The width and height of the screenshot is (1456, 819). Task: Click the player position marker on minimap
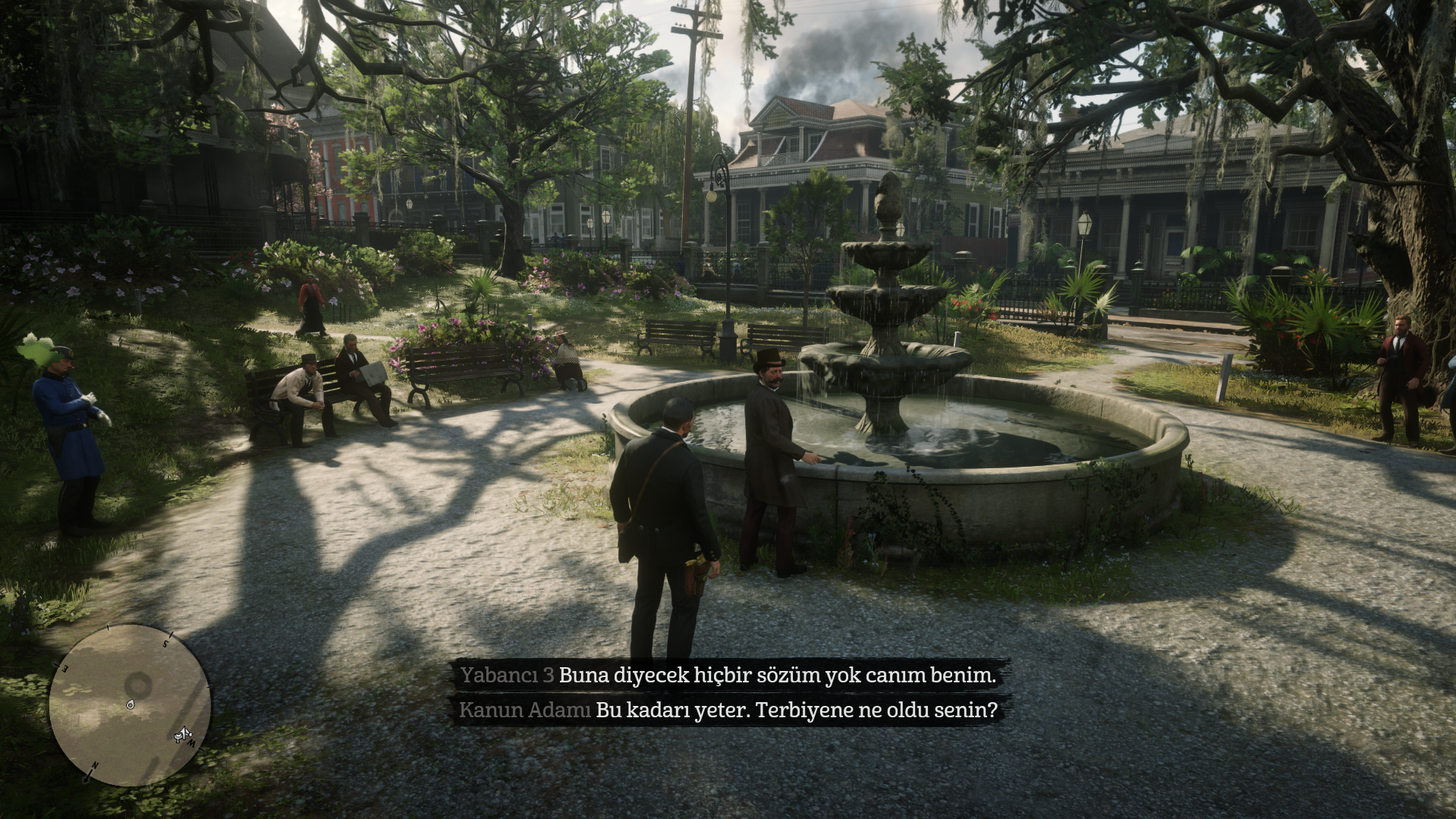coord(131,704)
